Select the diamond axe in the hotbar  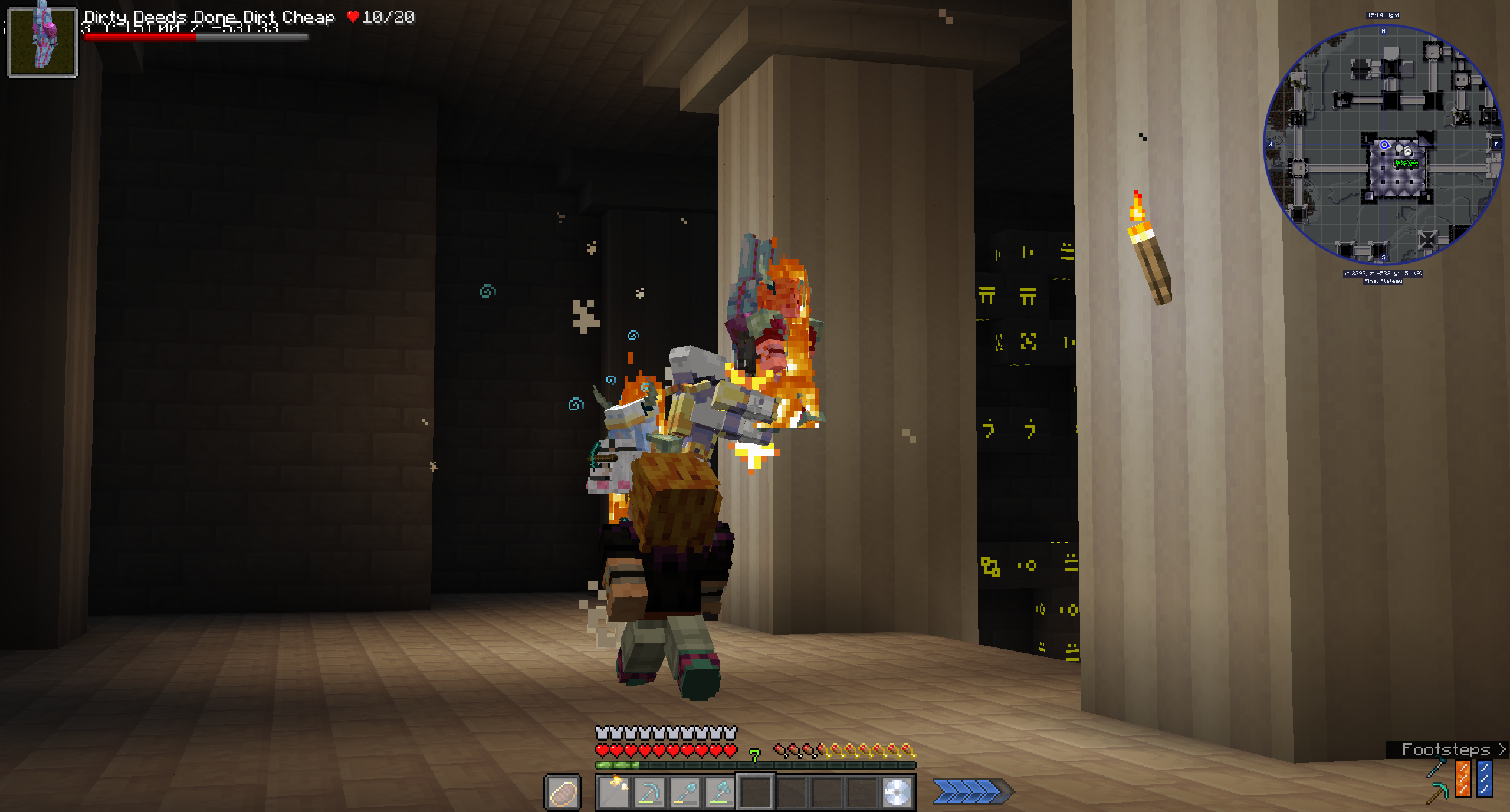pos(721,791)
